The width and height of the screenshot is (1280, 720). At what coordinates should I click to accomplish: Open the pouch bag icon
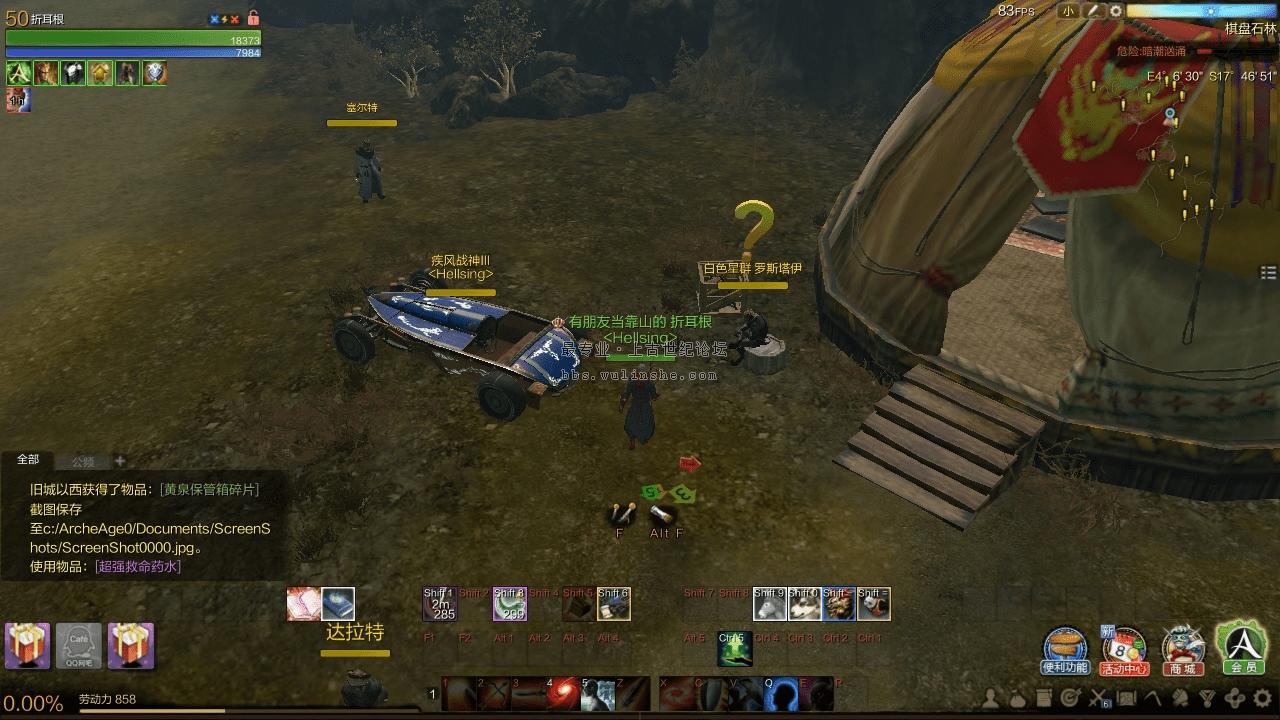[x=1017, y=697]
